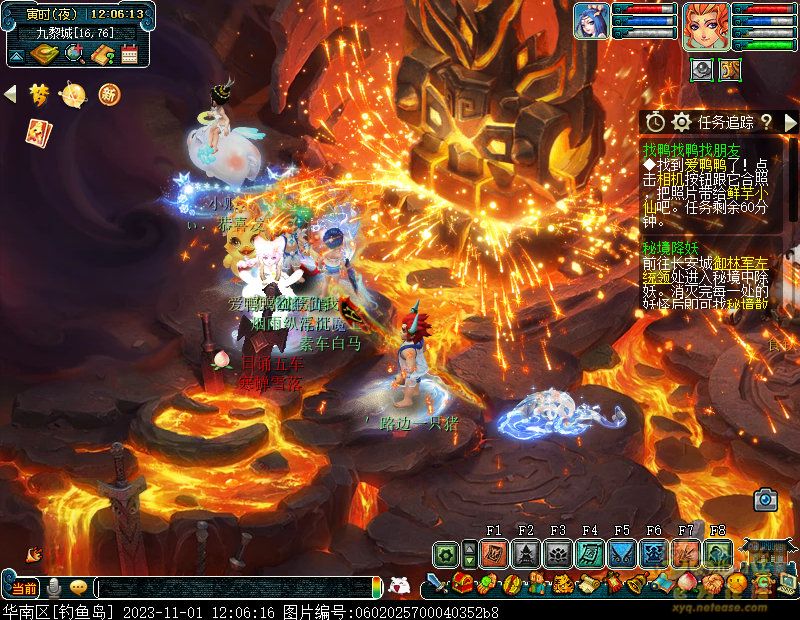Trigger the F8 hotbar skill
Viewport: 800px width, 620px height.
point(718,554)
